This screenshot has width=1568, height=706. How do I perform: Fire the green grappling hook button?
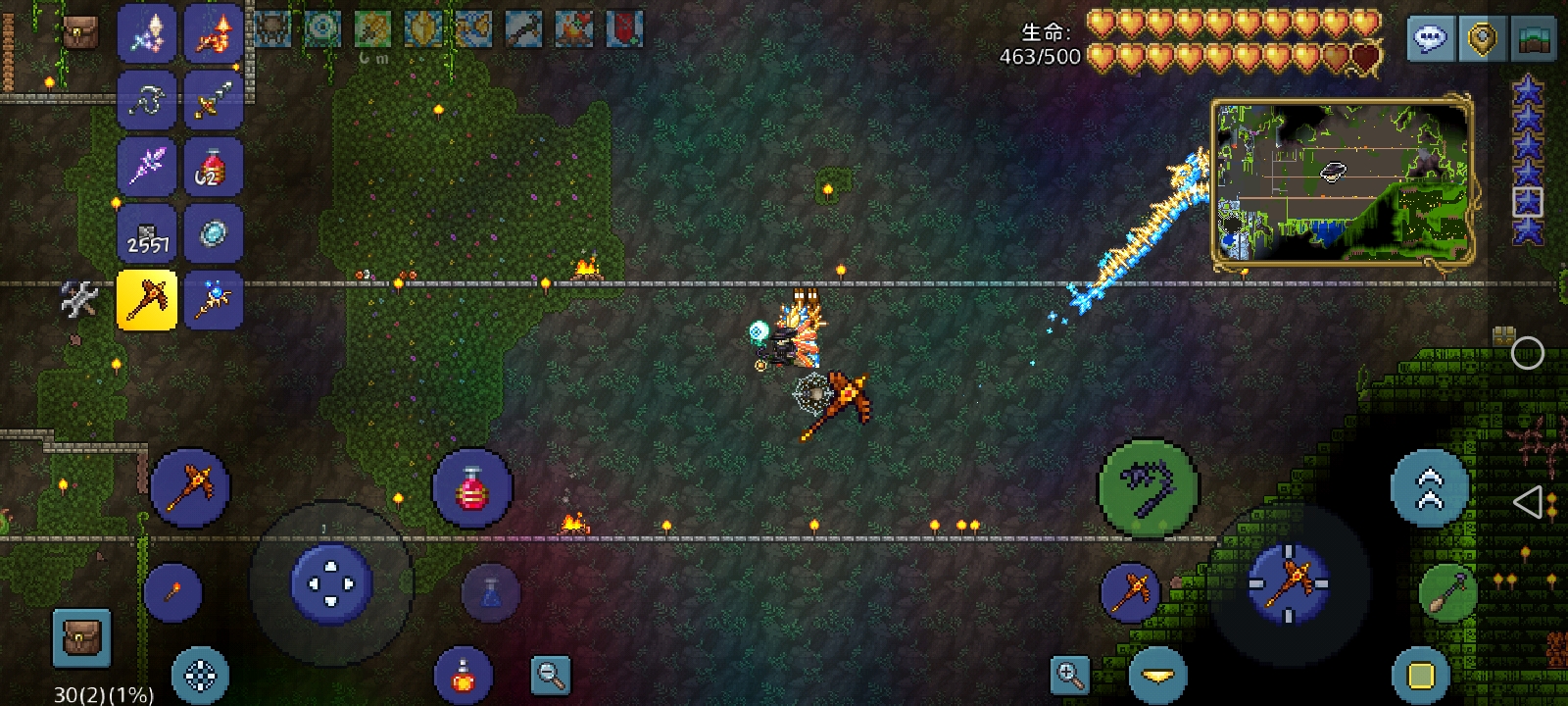click(1147, 487)
